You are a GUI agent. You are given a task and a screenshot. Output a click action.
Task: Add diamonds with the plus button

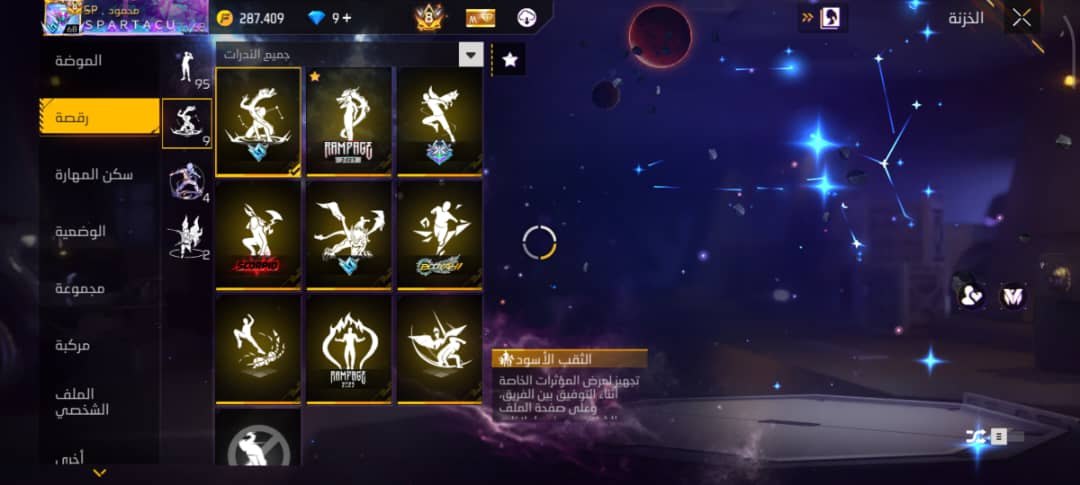[x=347, y=18]
